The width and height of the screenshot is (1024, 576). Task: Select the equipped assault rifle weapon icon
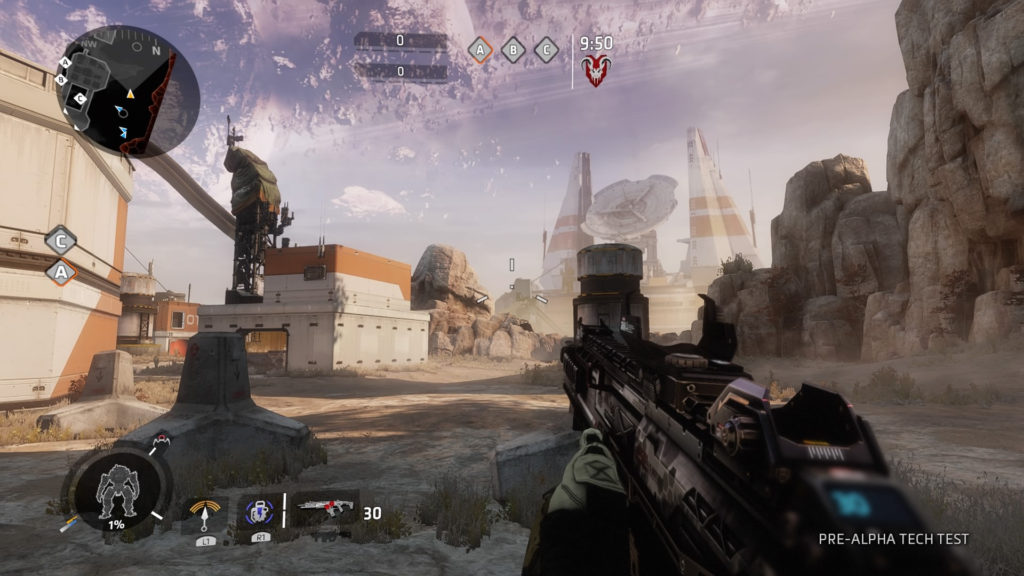326,509
